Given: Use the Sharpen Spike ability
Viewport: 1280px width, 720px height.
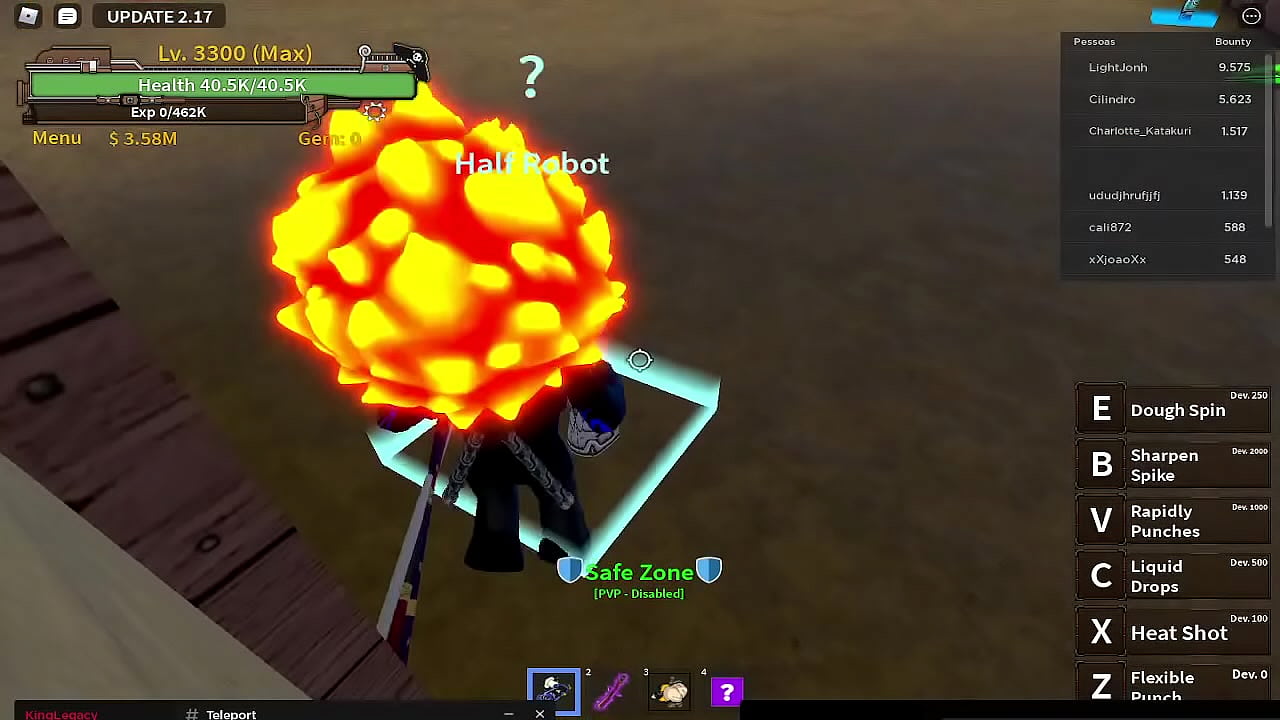Looking at the screenshot, I should pos(1172,465).
